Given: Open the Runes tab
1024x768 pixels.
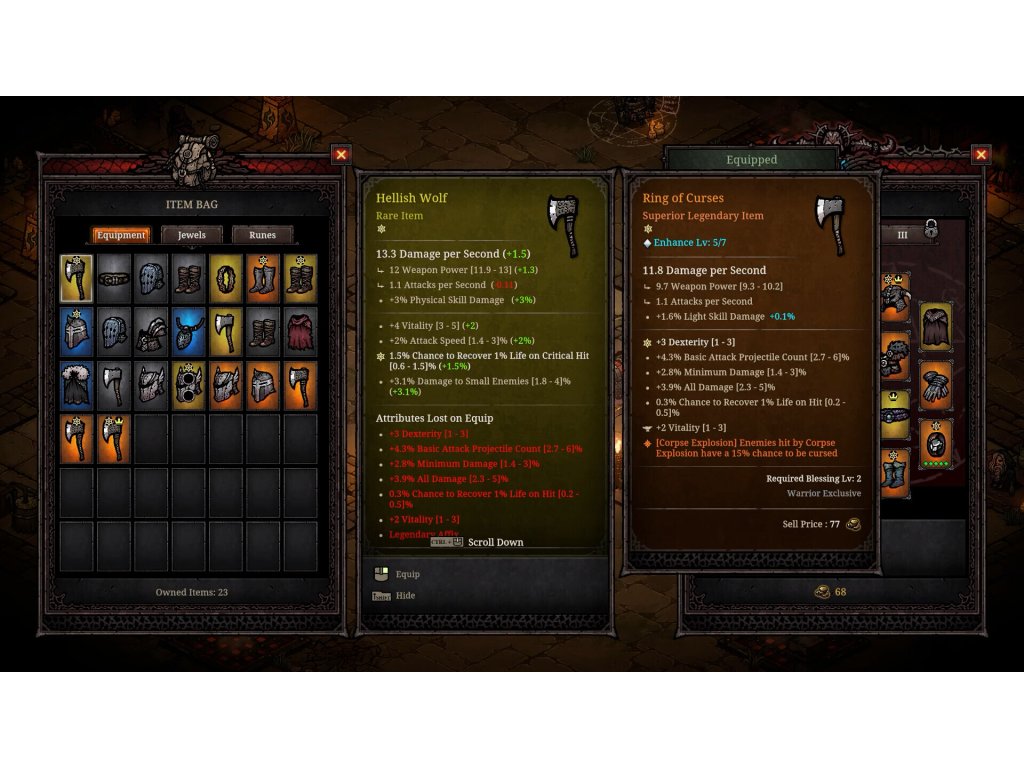Looking at the screenshot, I should (x=262, y=235).
